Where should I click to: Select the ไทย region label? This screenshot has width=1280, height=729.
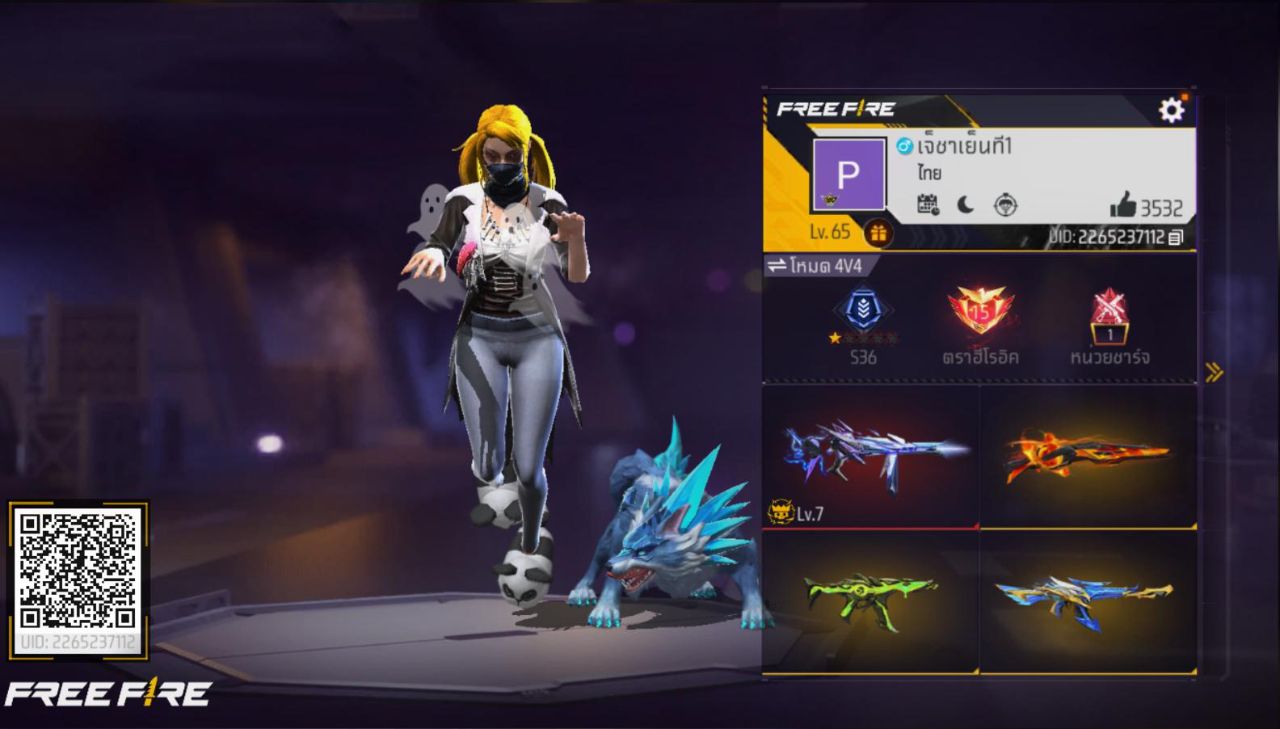[932, 171]
